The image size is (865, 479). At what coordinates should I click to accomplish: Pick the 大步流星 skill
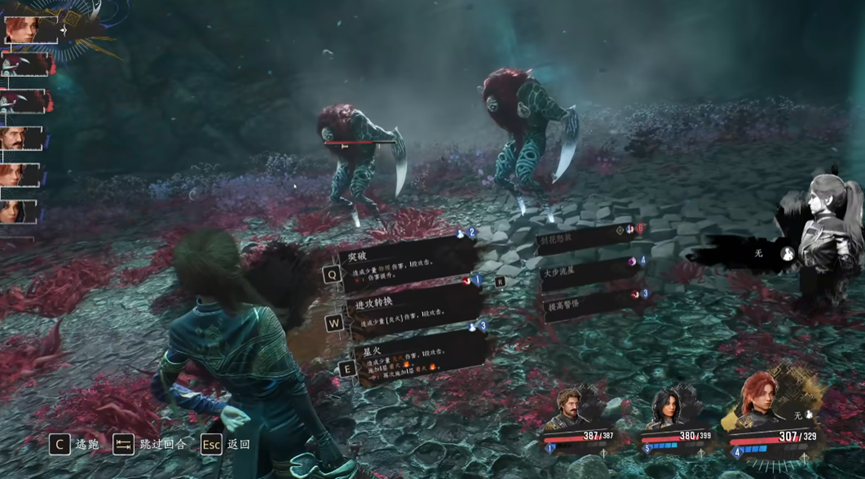tap(590, 272)
